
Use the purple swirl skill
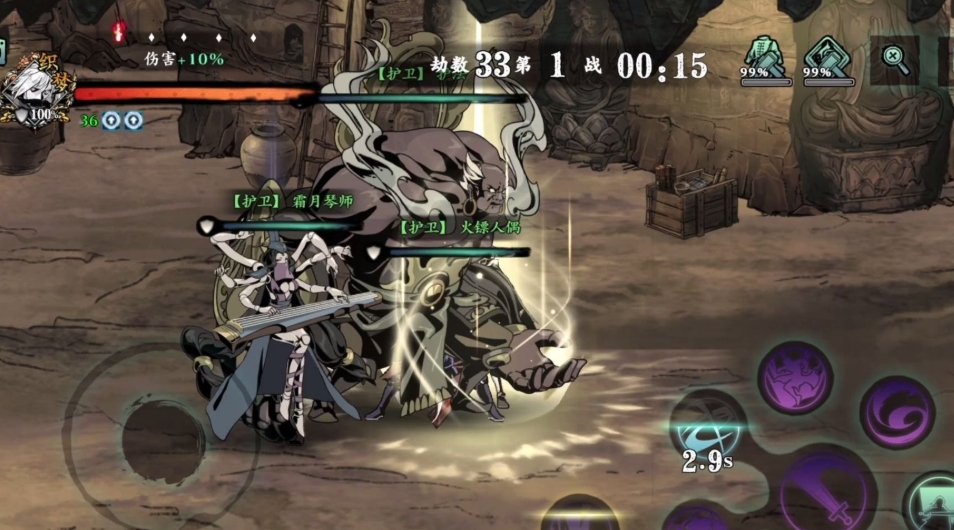[x=897, y=411]
